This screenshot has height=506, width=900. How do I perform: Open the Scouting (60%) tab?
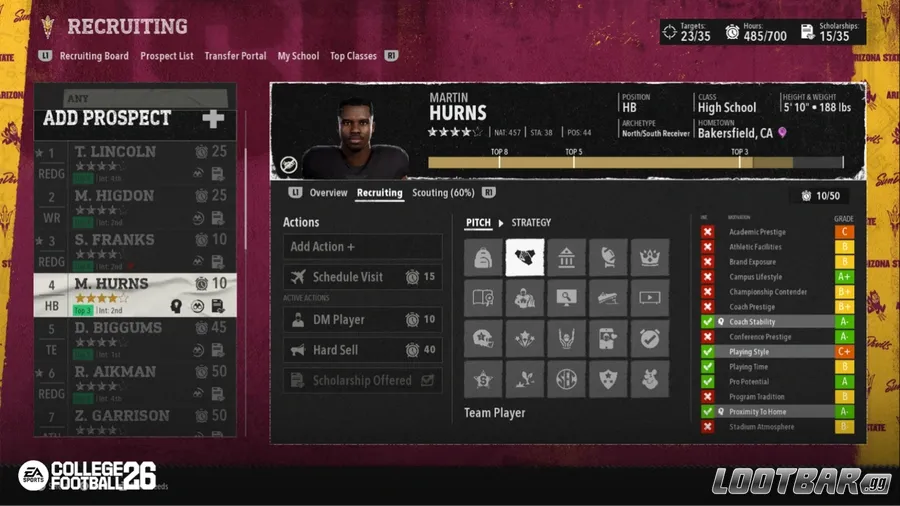(443, 193)
